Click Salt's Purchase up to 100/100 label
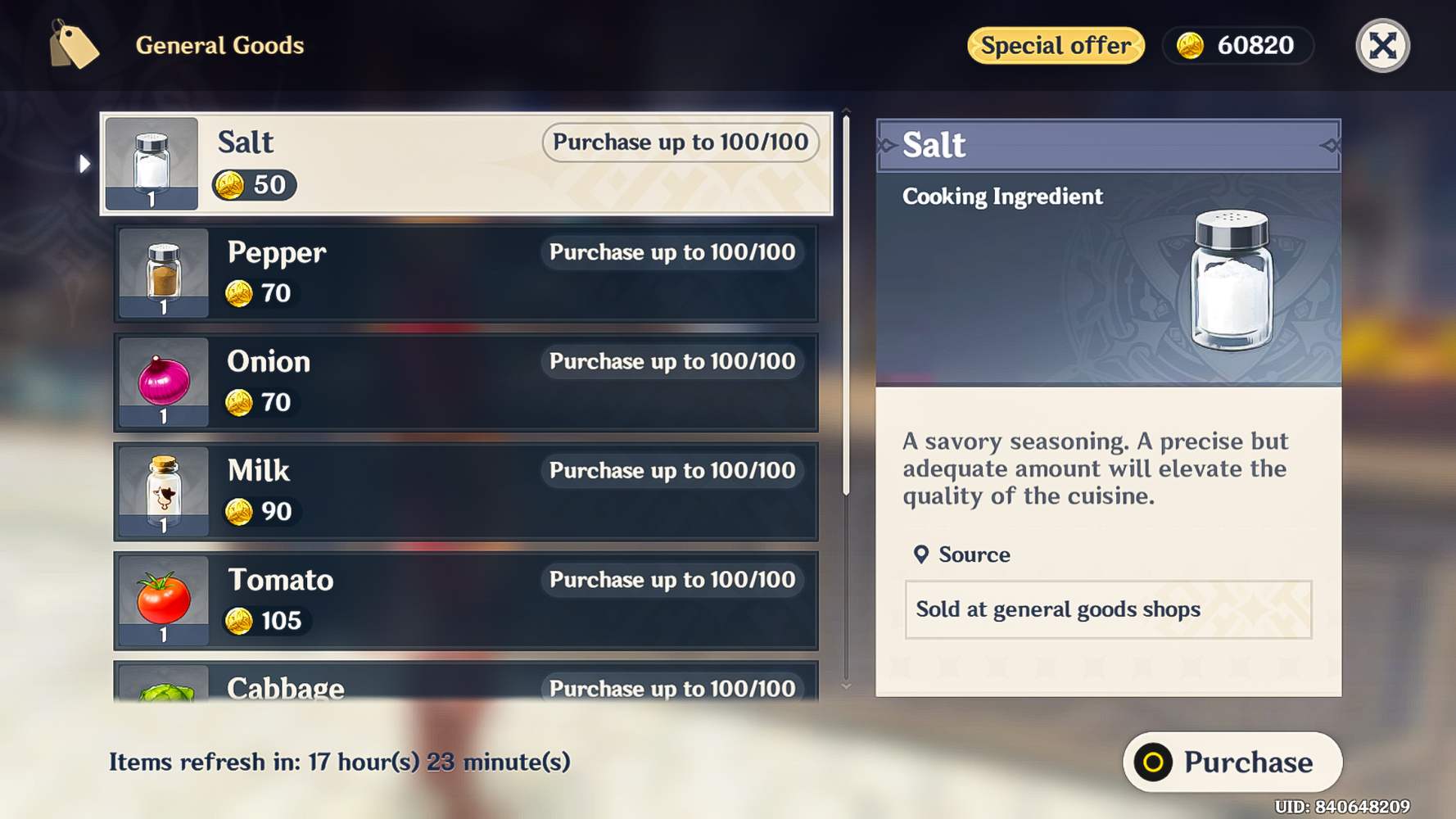Viewport: 1456px width, 819px height. click(681, 142)
